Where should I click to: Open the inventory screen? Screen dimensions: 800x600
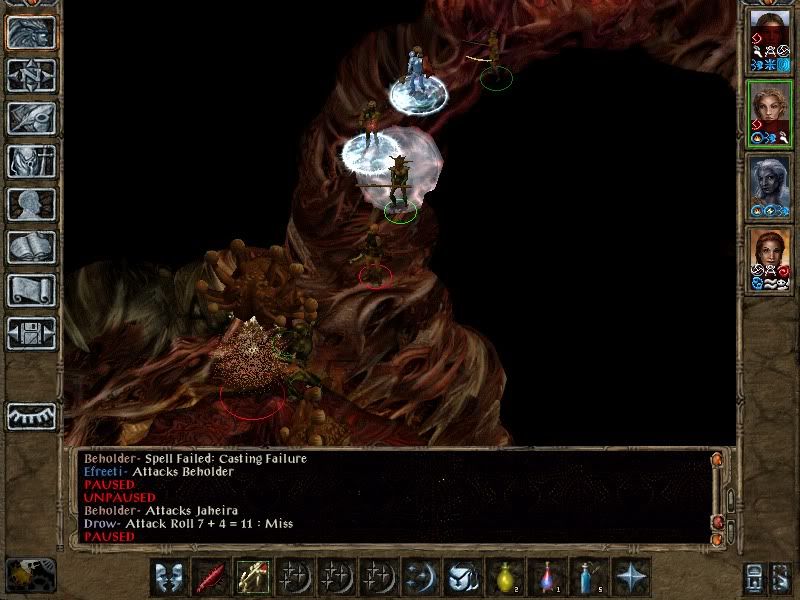[32, 161]
